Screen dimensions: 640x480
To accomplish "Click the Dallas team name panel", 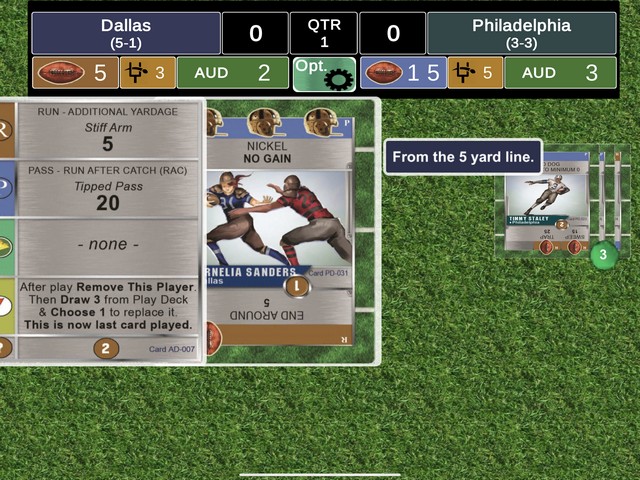I will tap(126, 33).
